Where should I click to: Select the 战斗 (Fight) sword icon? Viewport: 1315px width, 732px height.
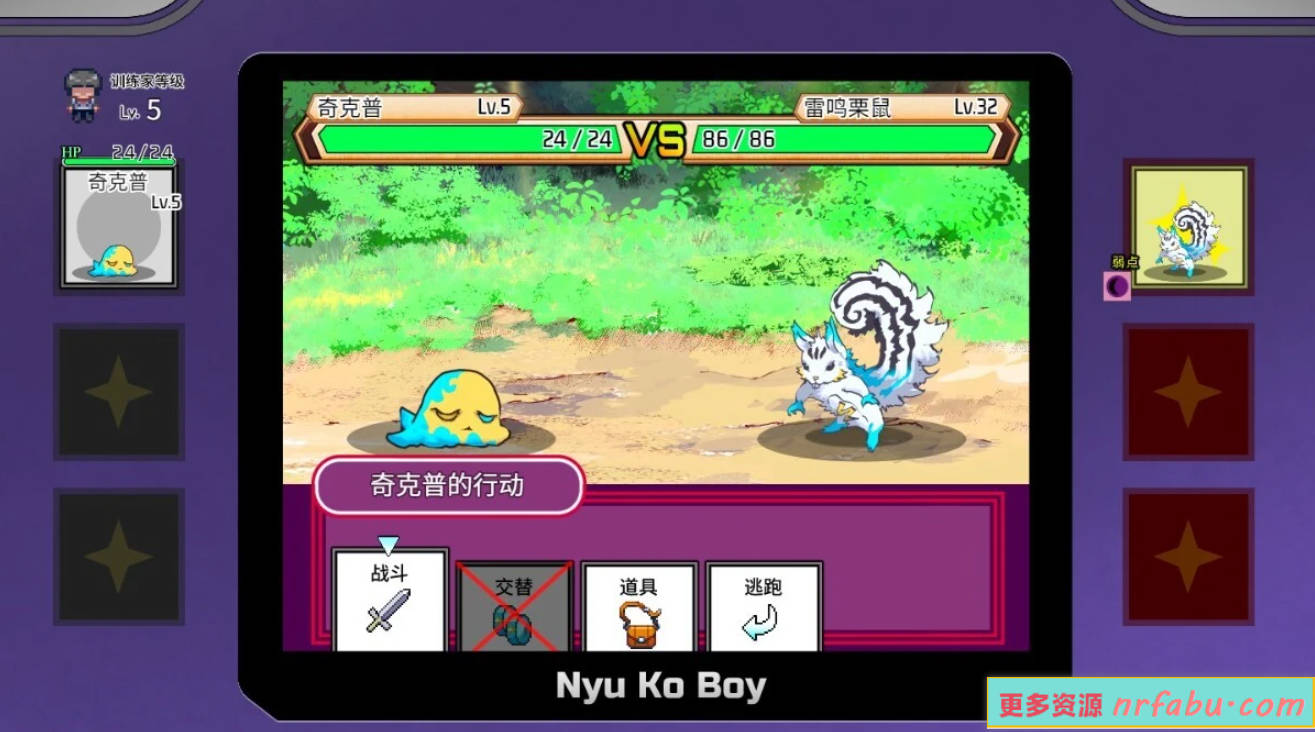tap(390, 608)
